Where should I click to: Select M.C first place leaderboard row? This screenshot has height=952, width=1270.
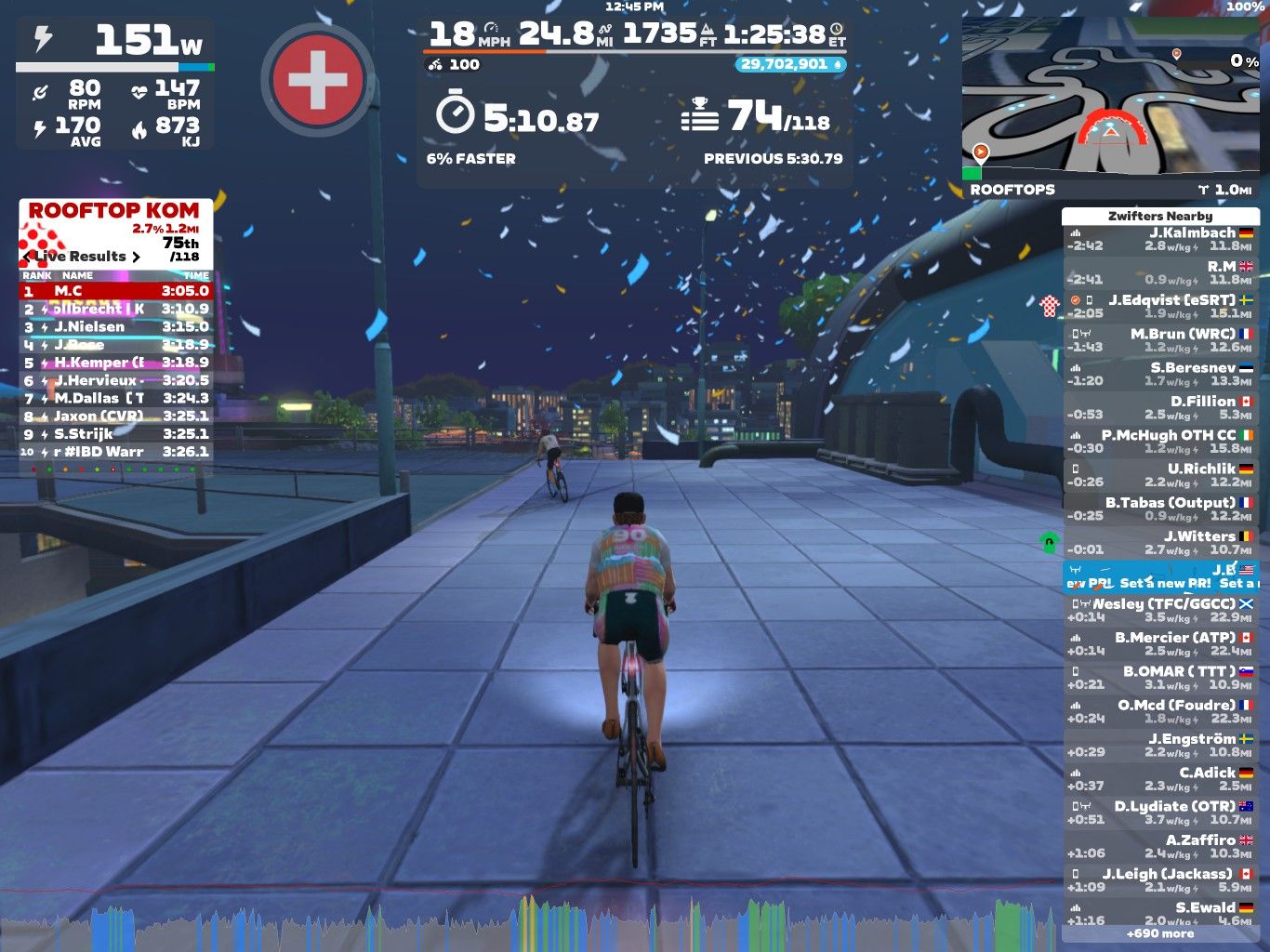pos(116,291)
